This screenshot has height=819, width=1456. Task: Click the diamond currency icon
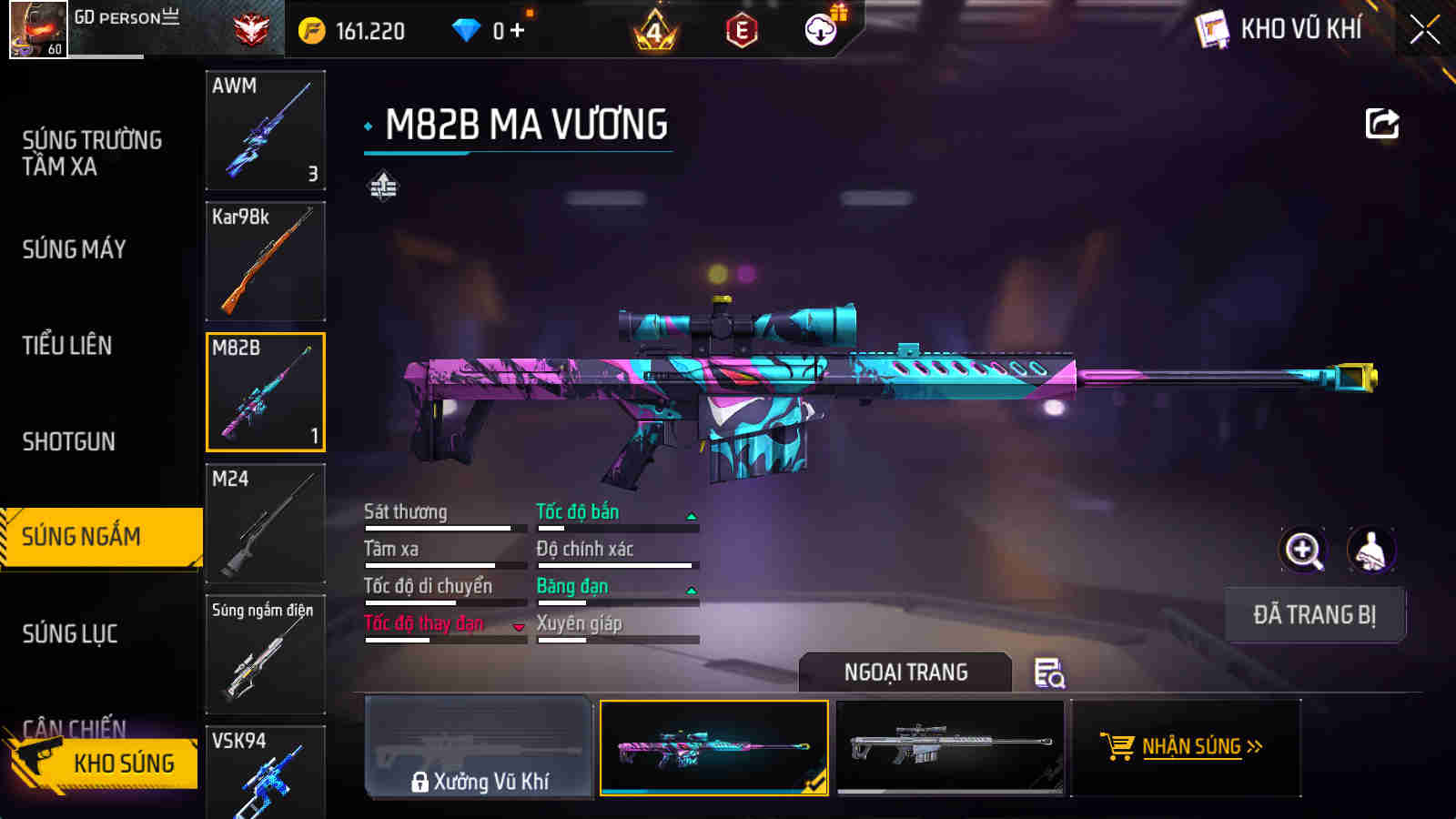click(x=467, y=28)
